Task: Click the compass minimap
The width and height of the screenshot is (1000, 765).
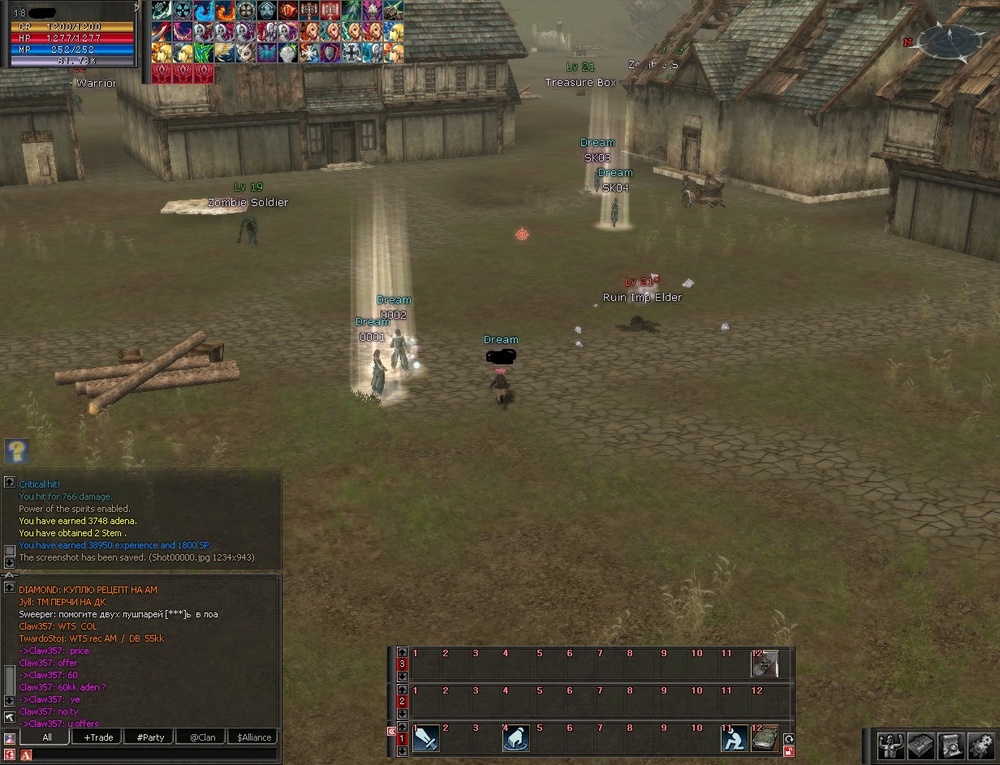Action: 950,42
